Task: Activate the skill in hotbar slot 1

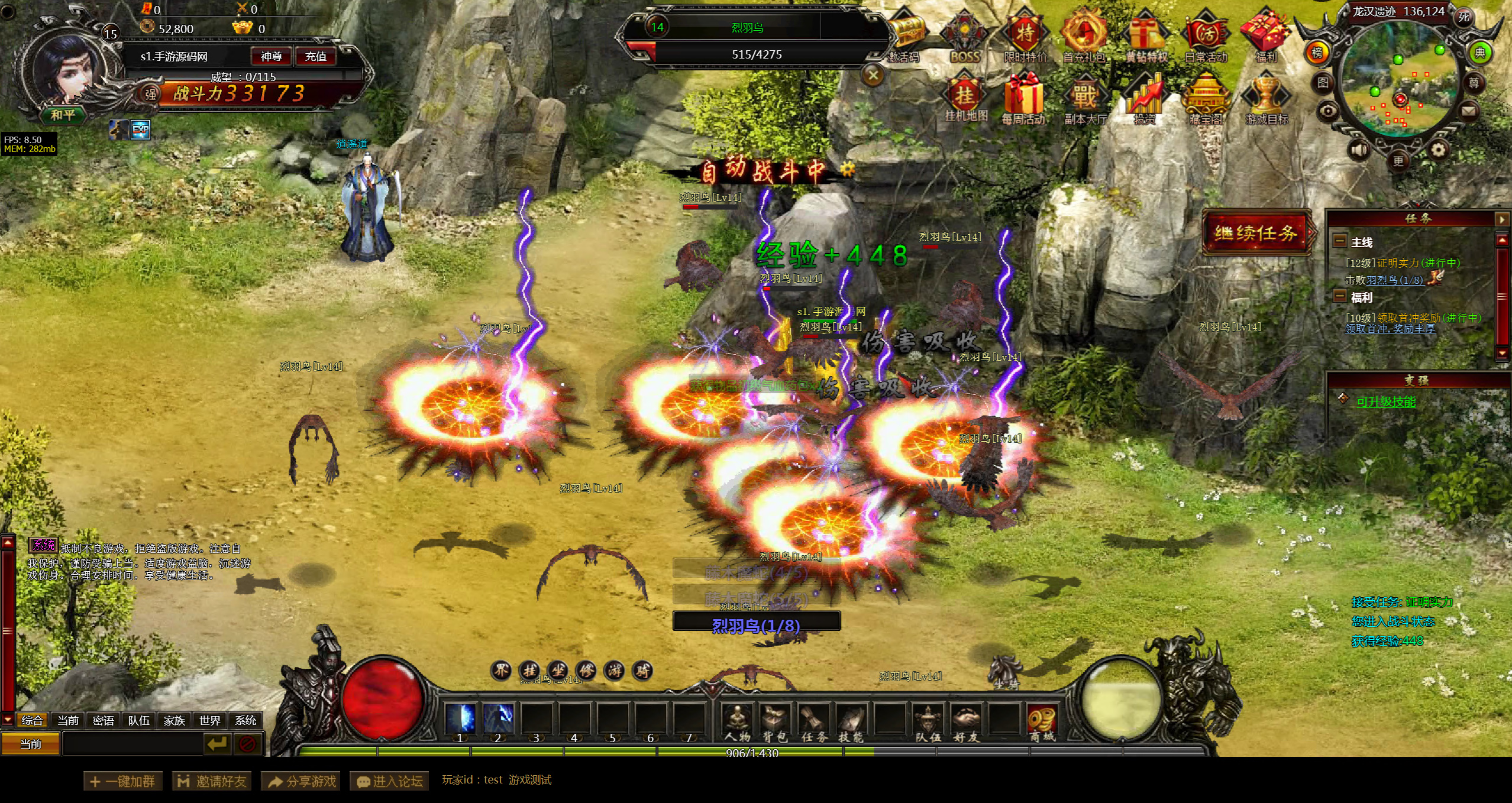Action: point(460,719)
